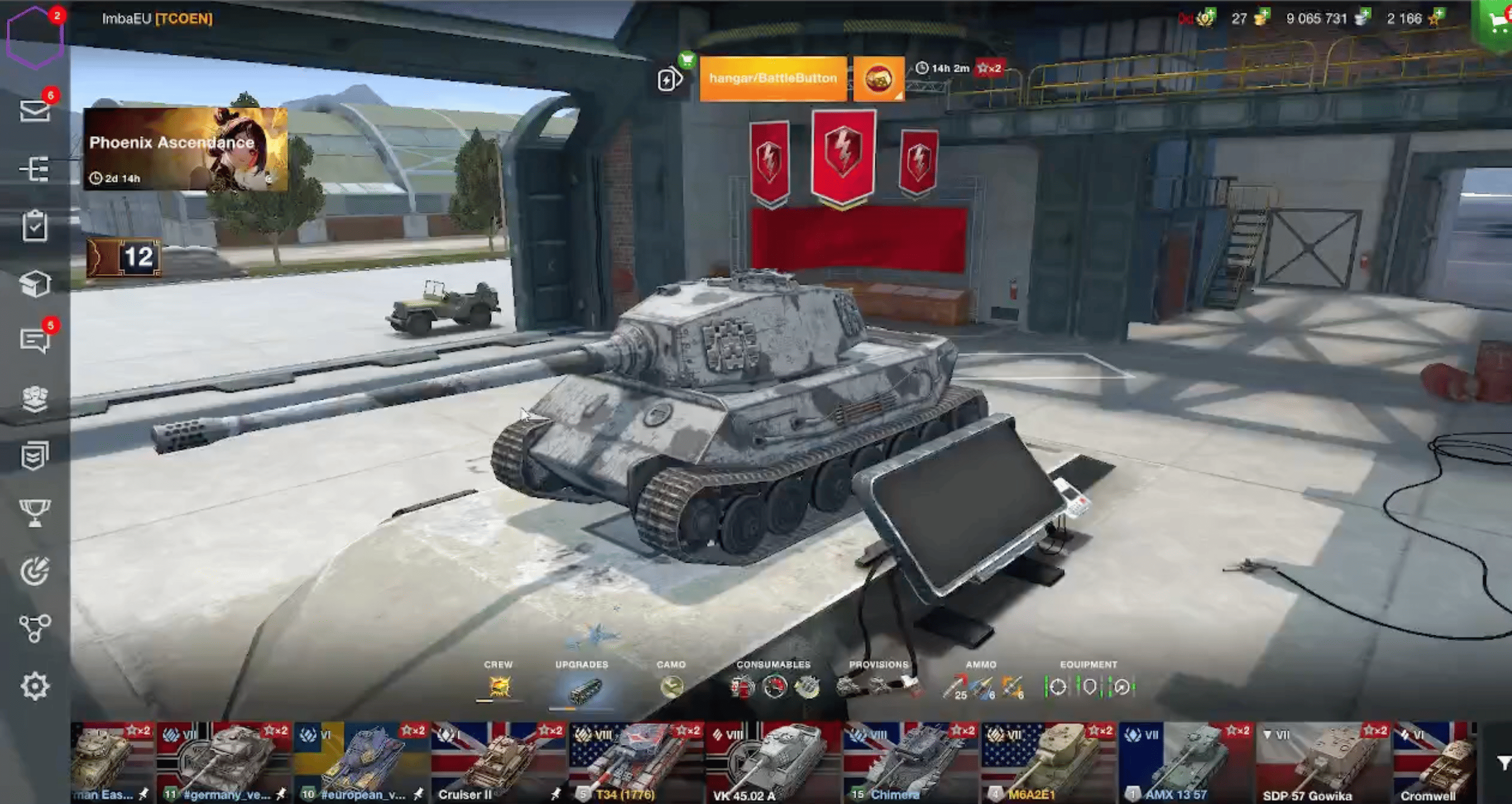The image size is (1512, 804).
Task: Open the level 12 badge
Action: [125, 257]
